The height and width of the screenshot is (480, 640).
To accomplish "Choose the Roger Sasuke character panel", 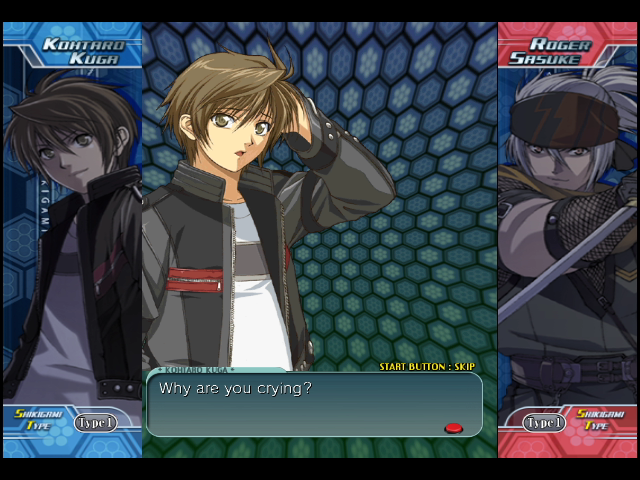I will [x=568, y=230].
